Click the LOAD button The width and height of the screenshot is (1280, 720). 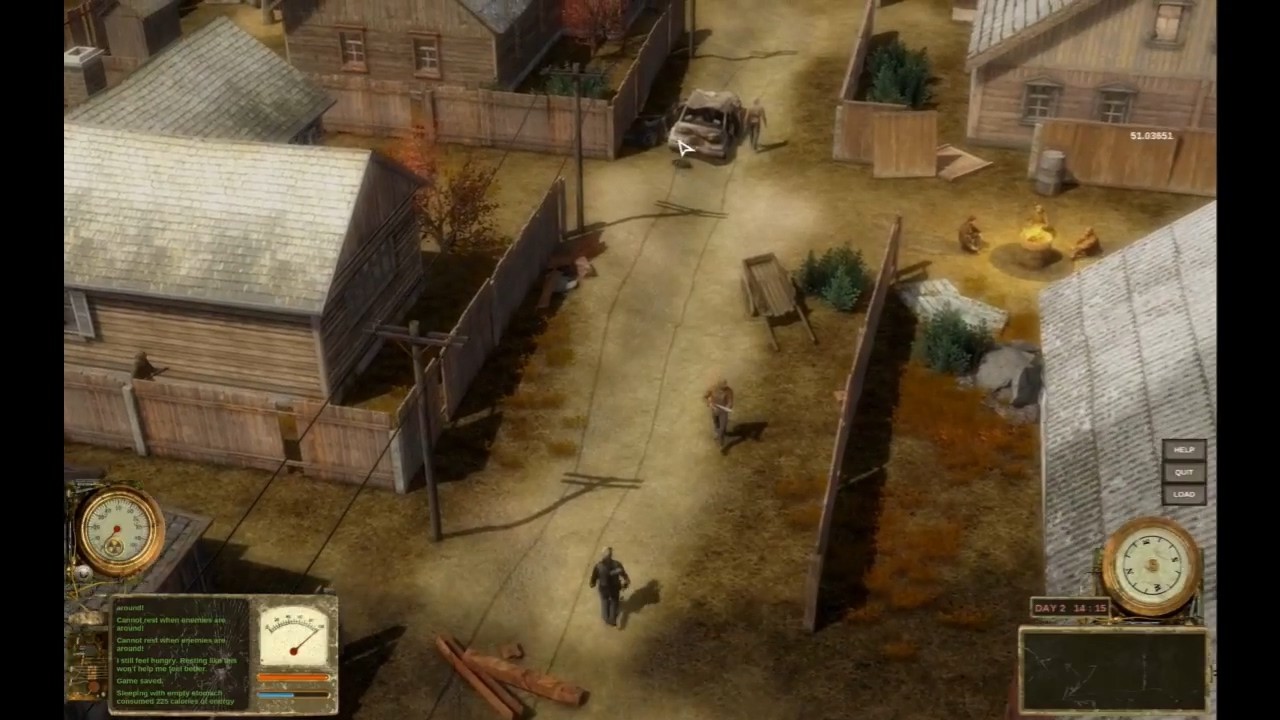click(x=1184, y=493)
